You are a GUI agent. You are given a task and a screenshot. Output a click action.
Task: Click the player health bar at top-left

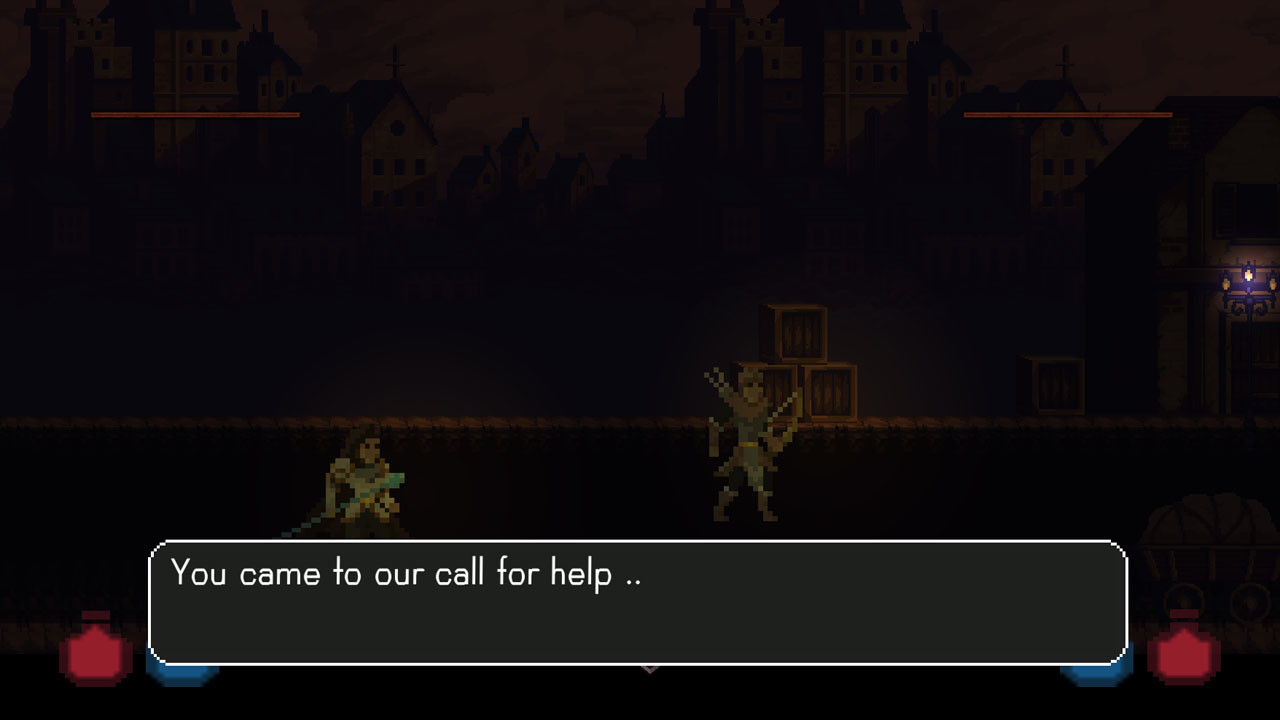tap(195, 114)
